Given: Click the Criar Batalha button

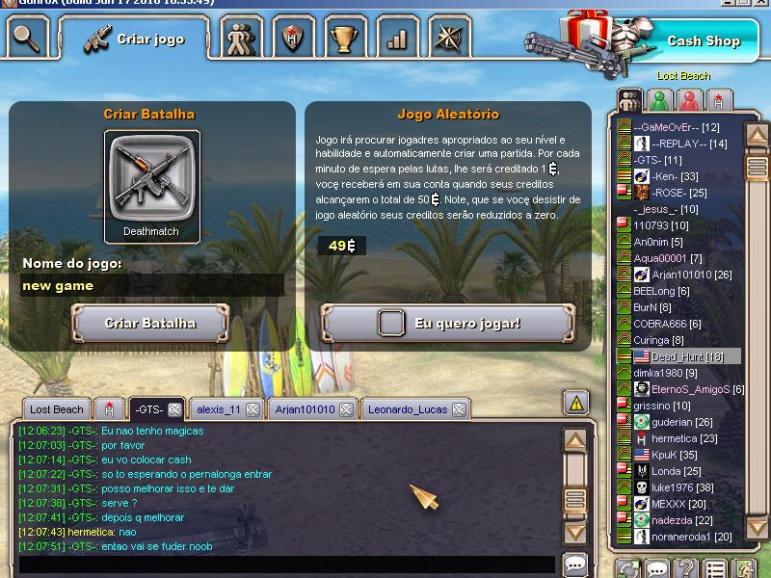Looking at the screenshot, I should click(151, 323).
